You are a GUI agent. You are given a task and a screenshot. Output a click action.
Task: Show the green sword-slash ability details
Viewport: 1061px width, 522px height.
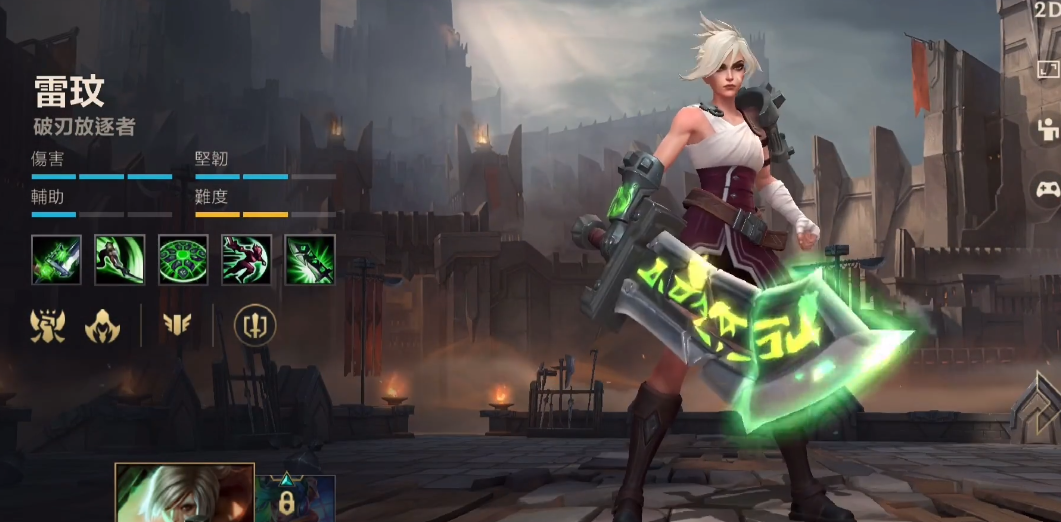pos(120,260)
